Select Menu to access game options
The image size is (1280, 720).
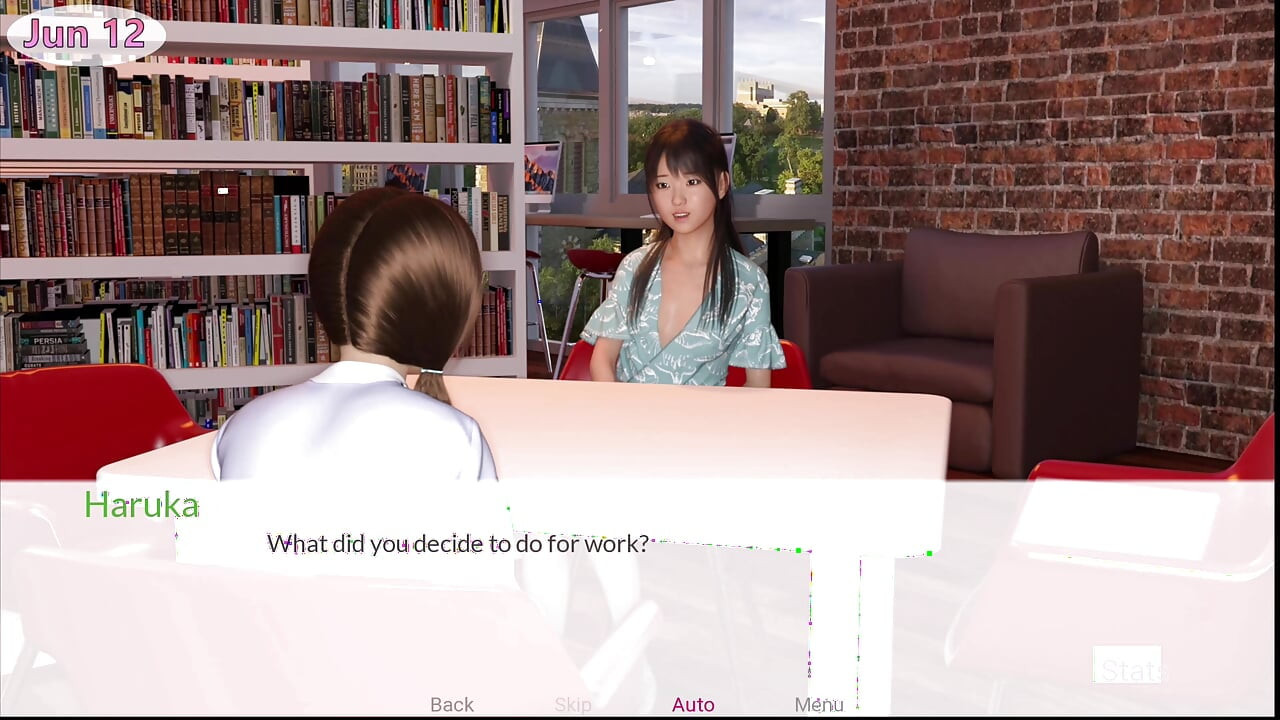pyautogui.click(x=820, y=704)
